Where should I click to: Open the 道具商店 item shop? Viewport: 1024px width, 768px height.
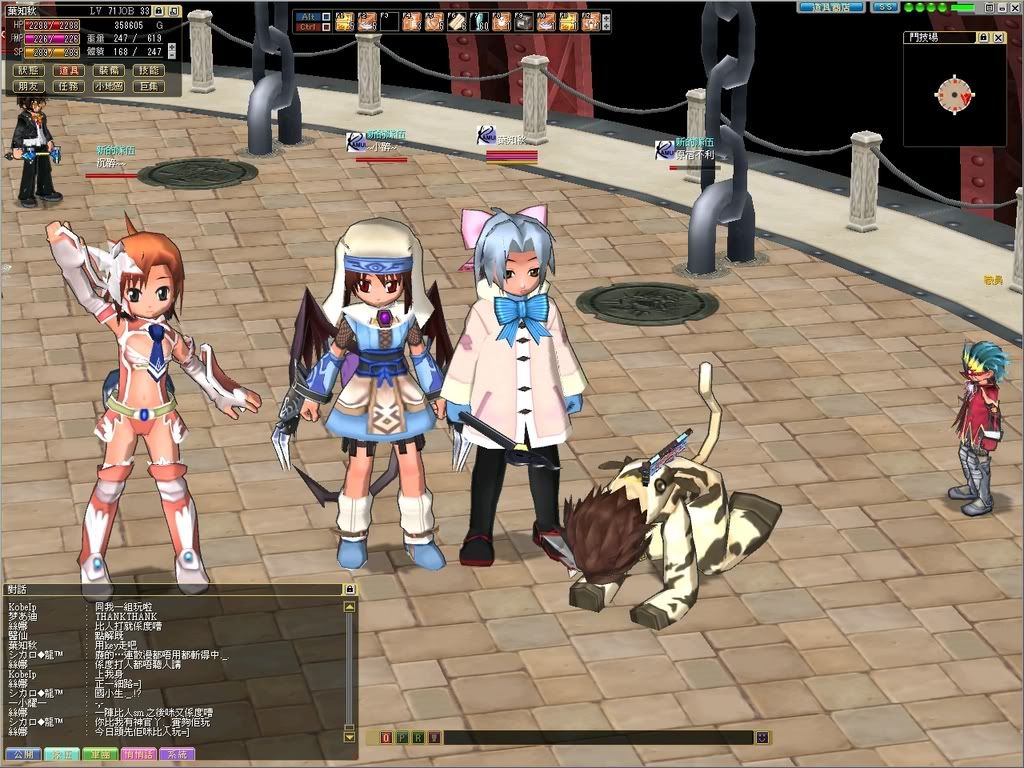click(x=830, y=7)
